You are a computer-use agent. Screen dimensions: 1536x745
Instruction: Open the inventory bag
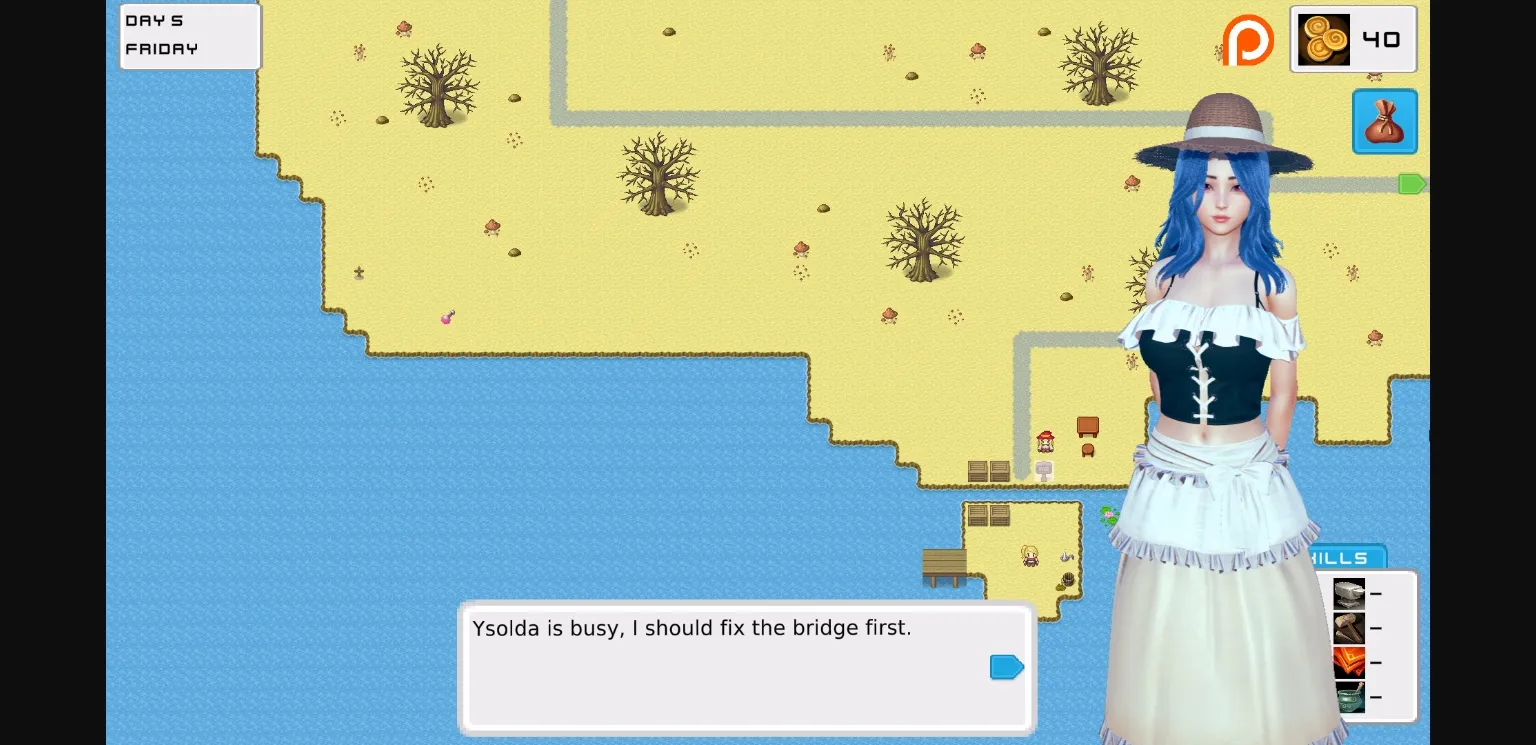tap(1385, 121)
